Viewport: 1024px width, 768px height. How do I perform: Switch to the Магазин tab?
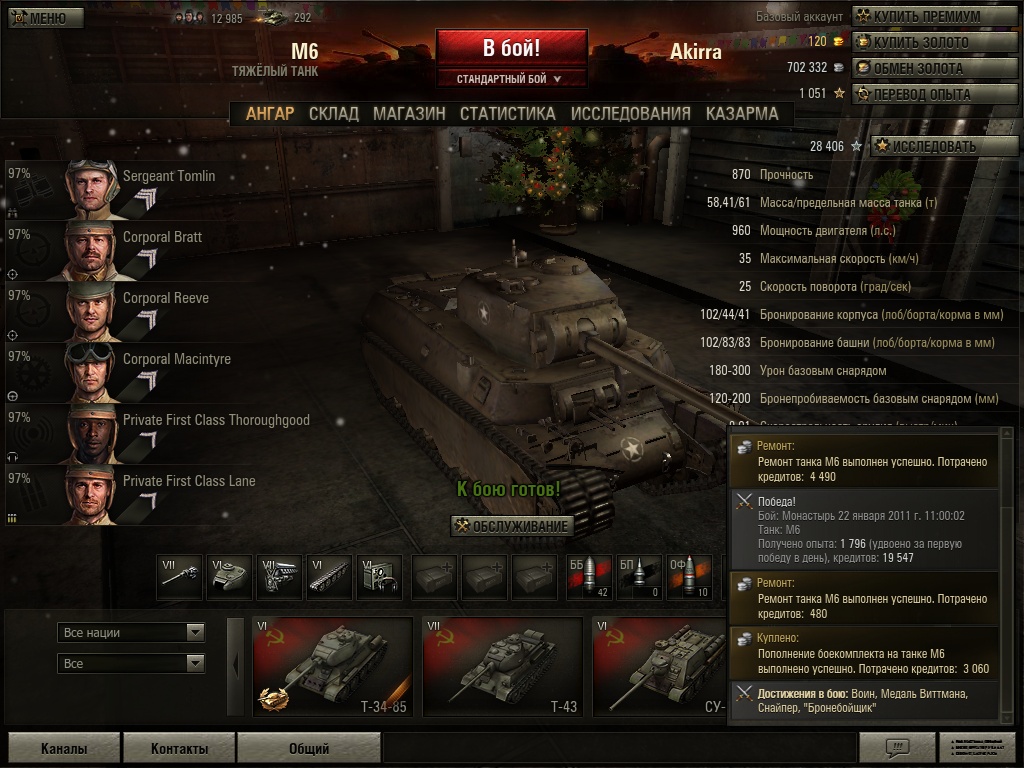pos(409,114)
